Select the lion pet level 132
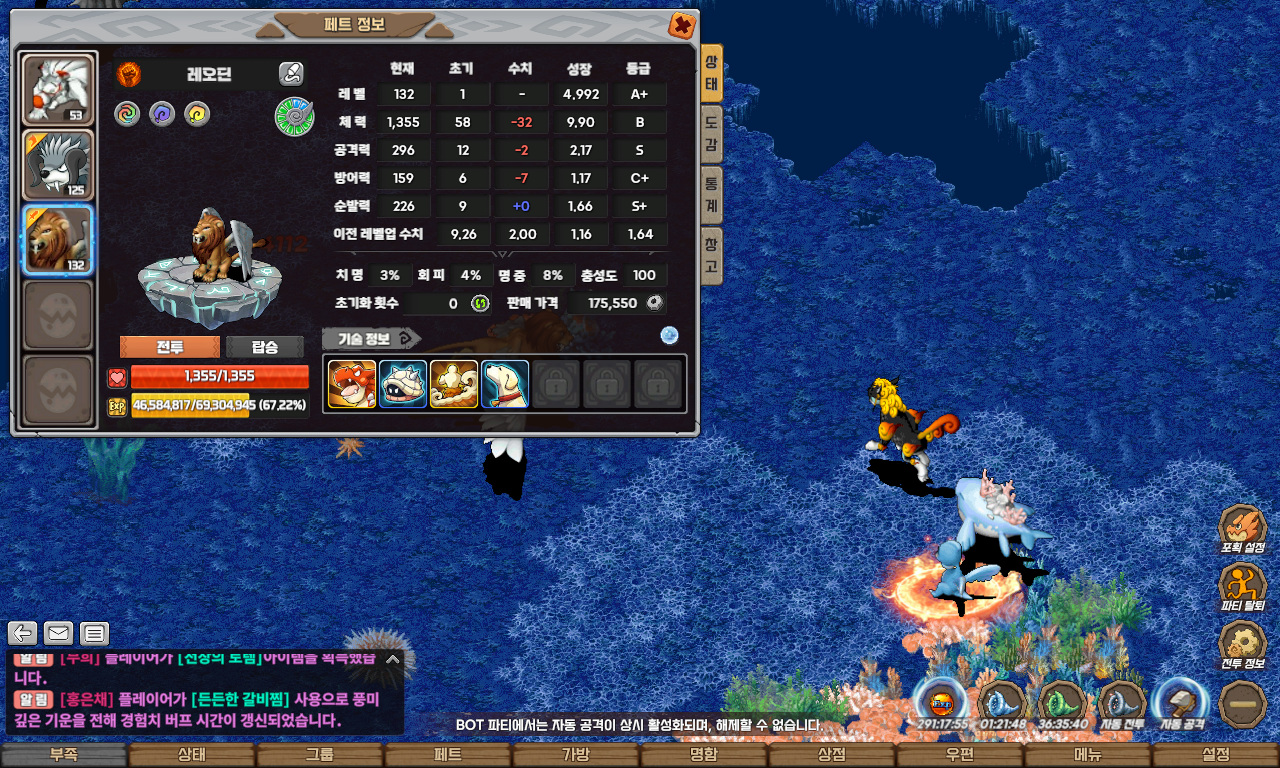The image size is (1280, 768). click(x=58, y=240)
